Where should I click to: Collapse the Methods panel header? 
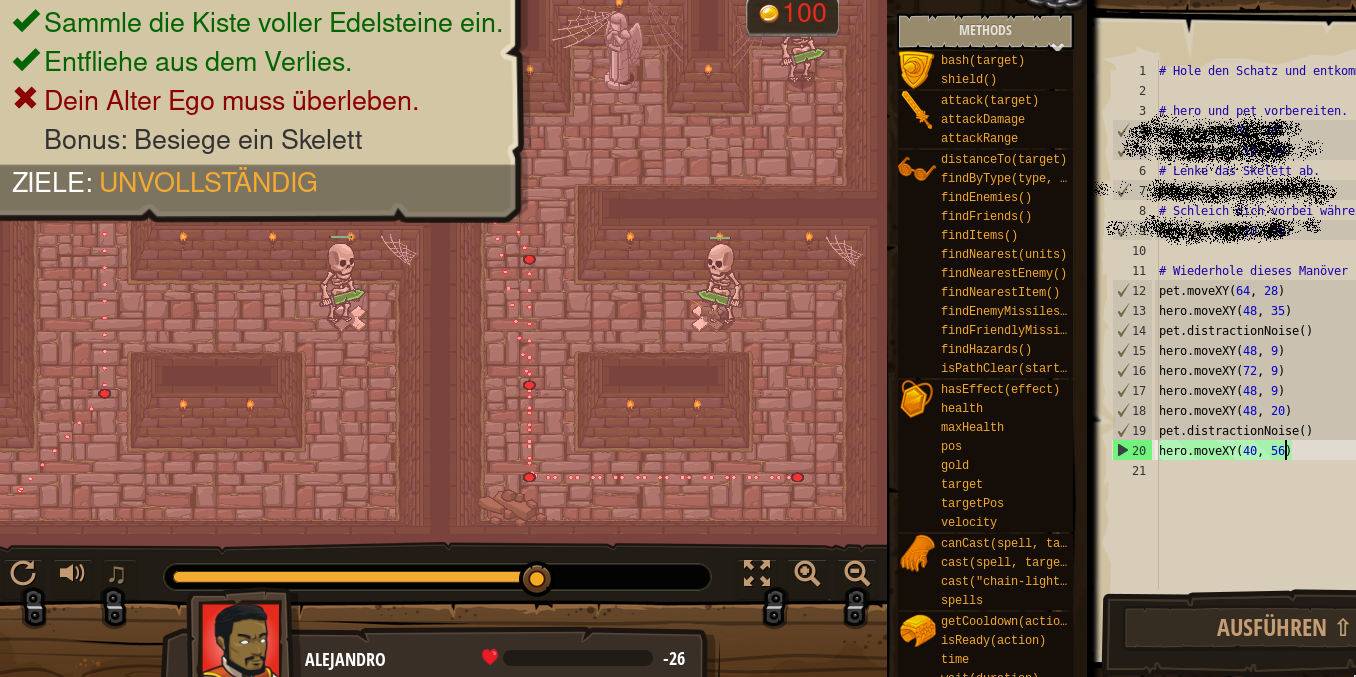[985, 31]
